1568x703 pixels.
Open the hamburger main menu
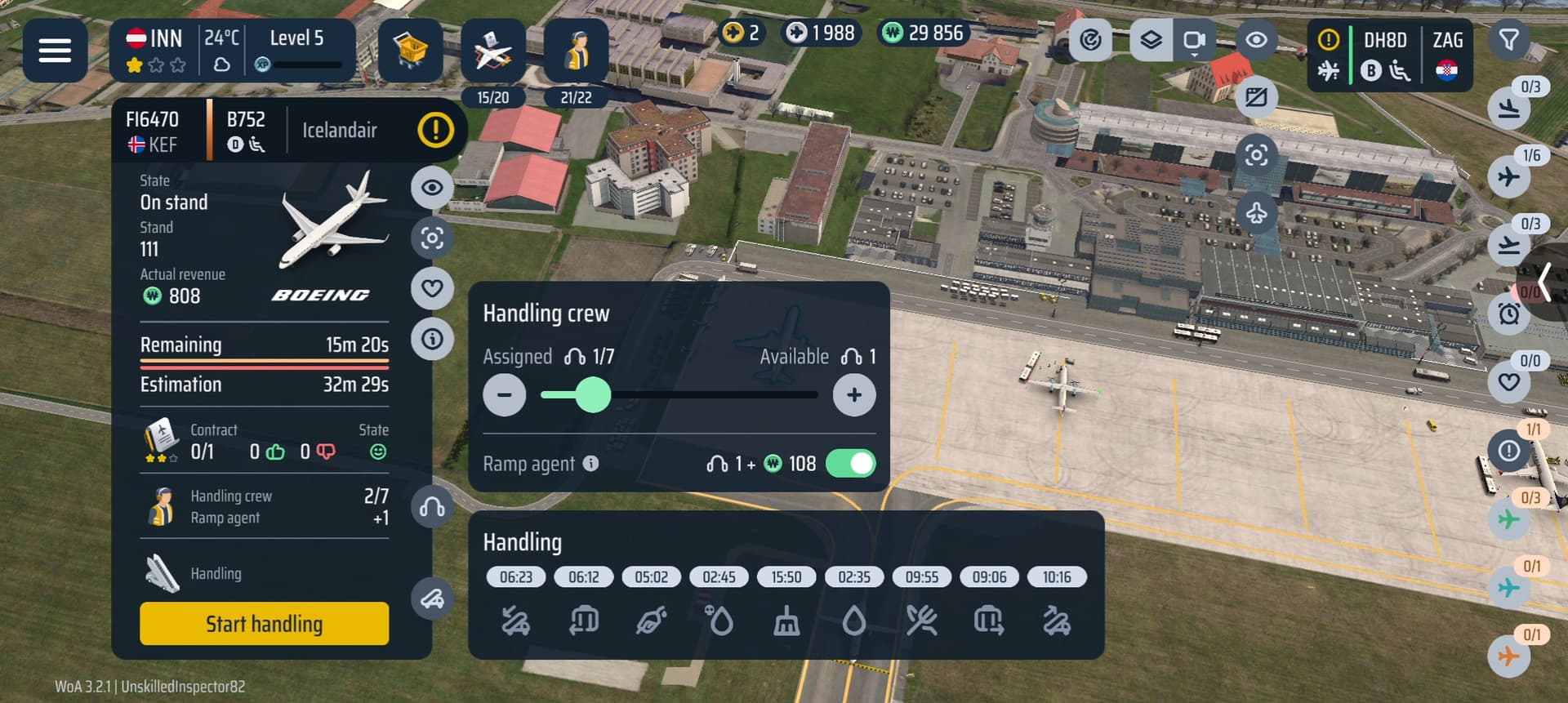tap(55, 51)
